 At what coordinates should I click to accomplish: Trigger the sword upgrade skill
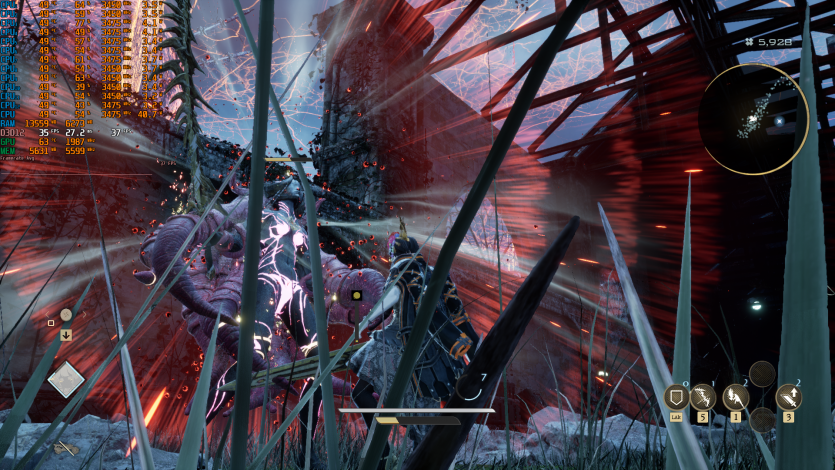(x=788, y=397)
